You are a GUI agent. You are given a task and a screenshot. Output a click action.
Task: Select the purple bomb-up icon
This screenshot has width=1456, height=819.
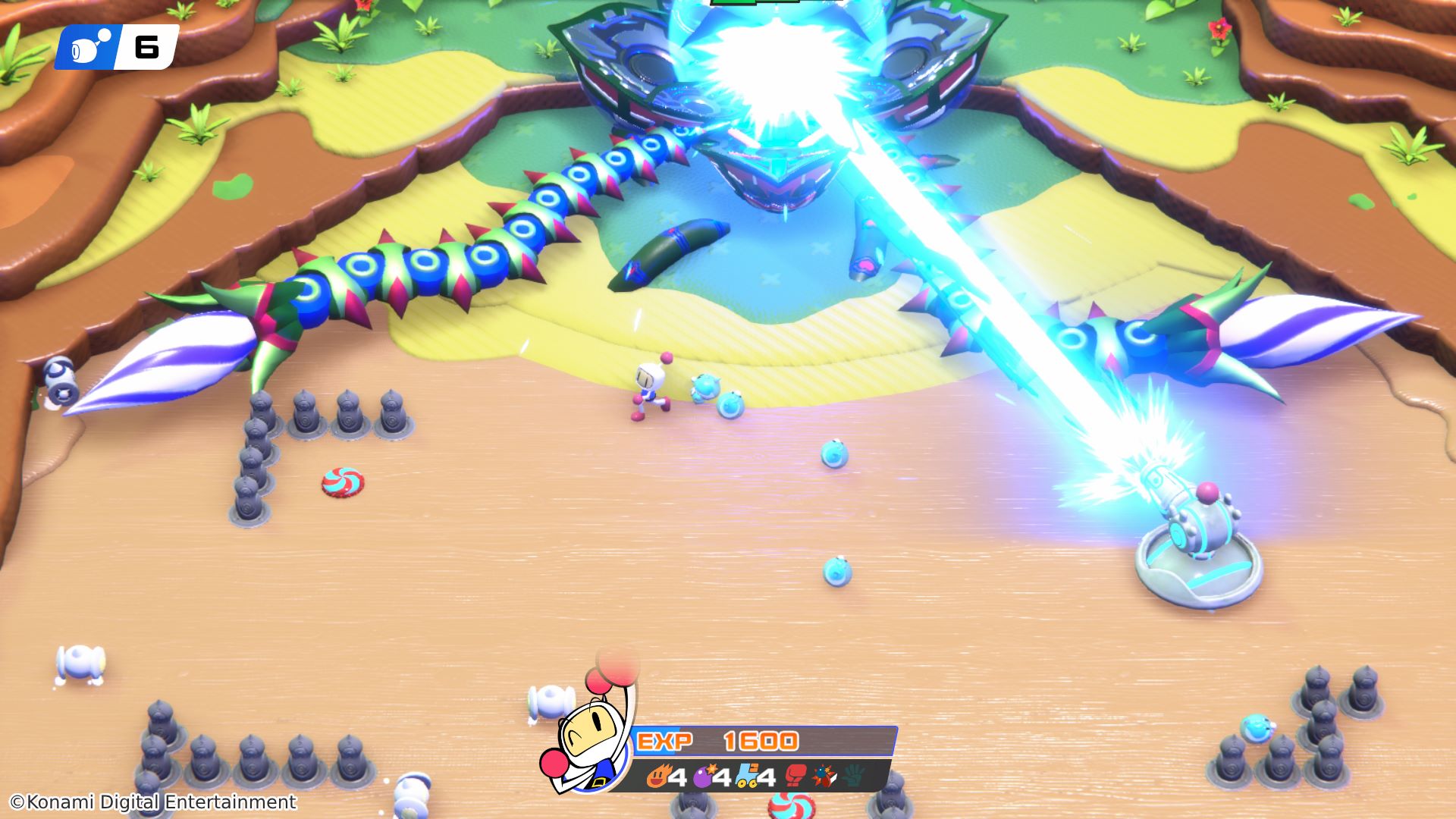[x=703, y=777]
